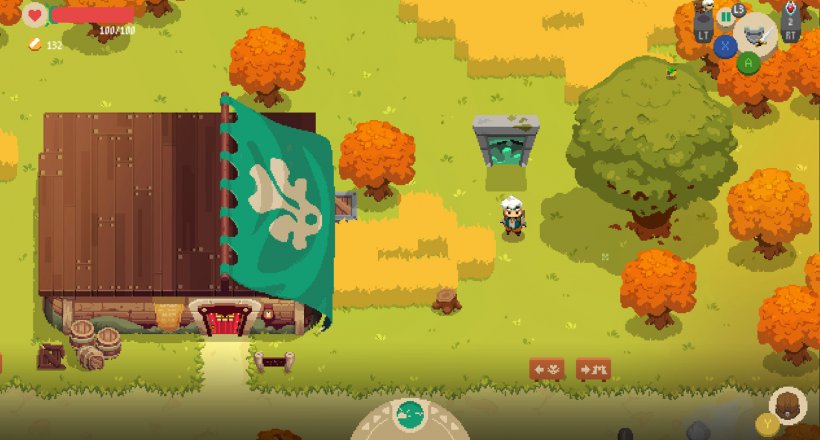Hit the green pause icon
The width and height of the screenshot is (820, 440).
point(726,17)
